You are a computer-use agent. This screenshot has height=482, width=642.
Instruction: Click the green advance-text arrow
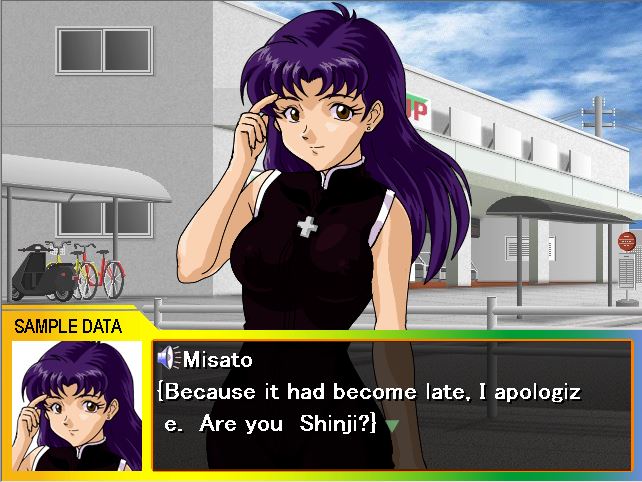point(392,425)
